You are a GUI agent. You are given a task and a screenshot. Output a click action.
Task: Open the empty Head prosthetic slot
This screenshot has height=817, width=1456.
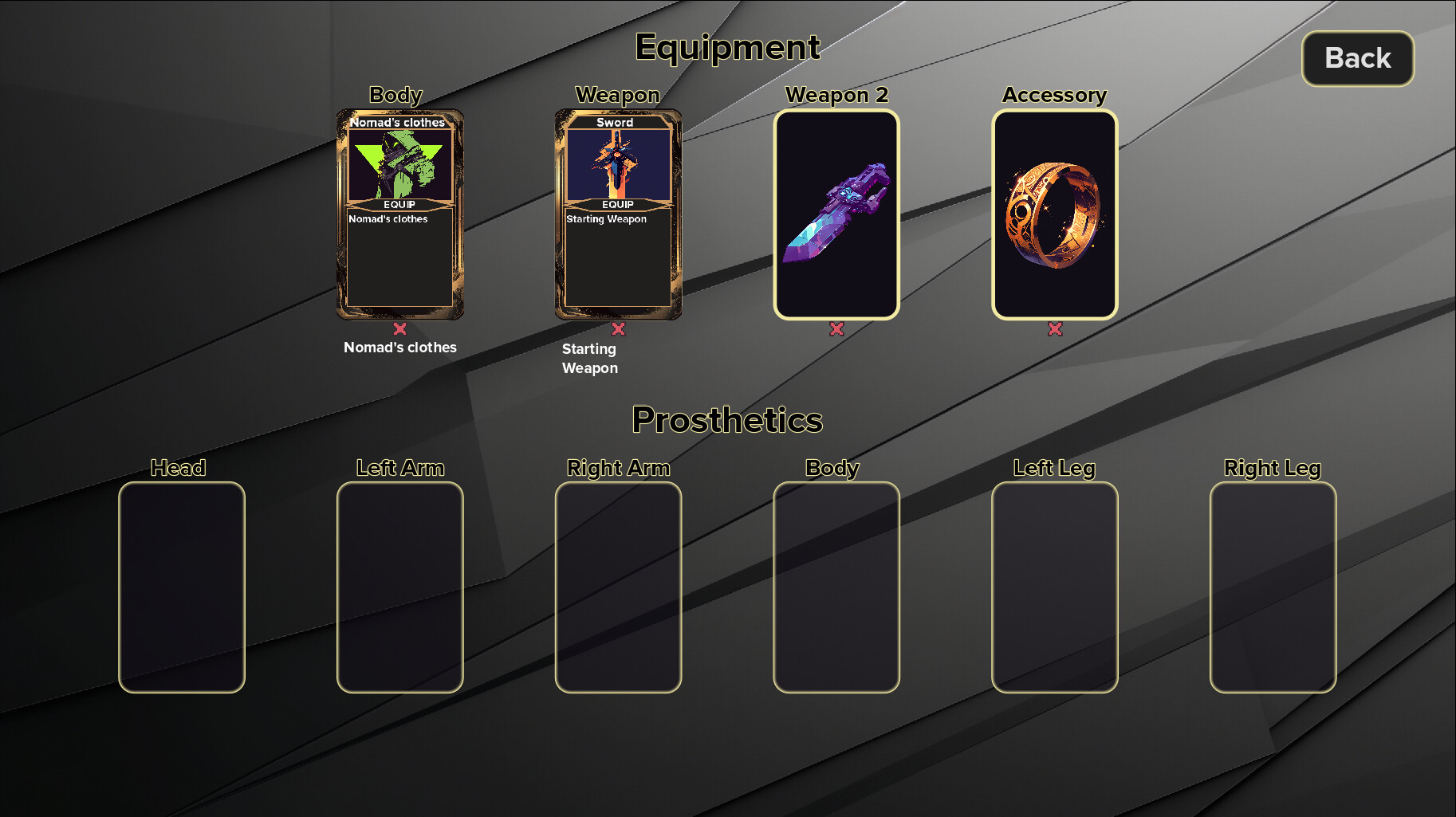(181, 584)
